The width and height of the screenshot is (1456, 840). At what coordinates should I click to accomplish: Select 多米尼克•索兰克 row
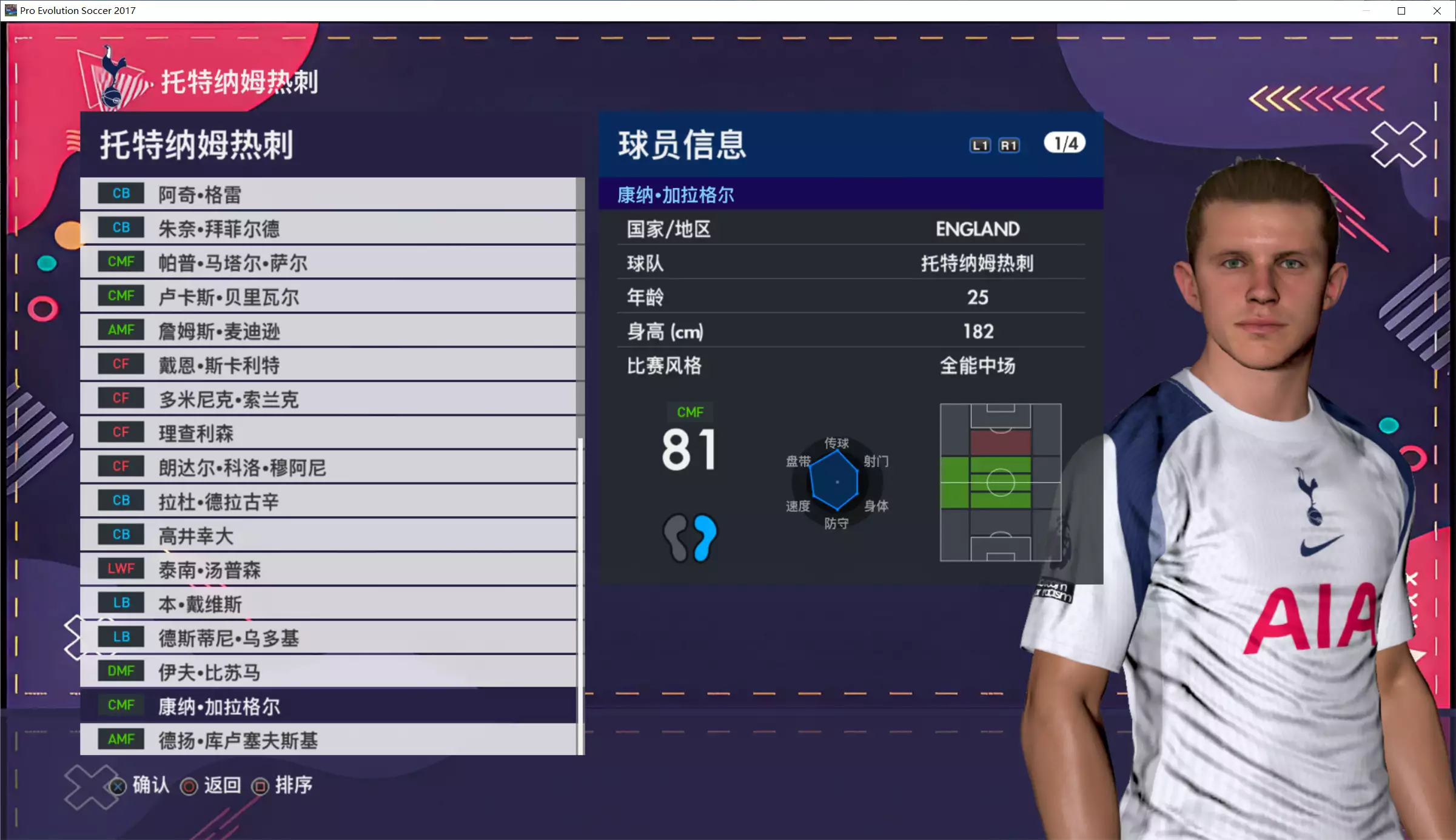[x=327, y=399]
